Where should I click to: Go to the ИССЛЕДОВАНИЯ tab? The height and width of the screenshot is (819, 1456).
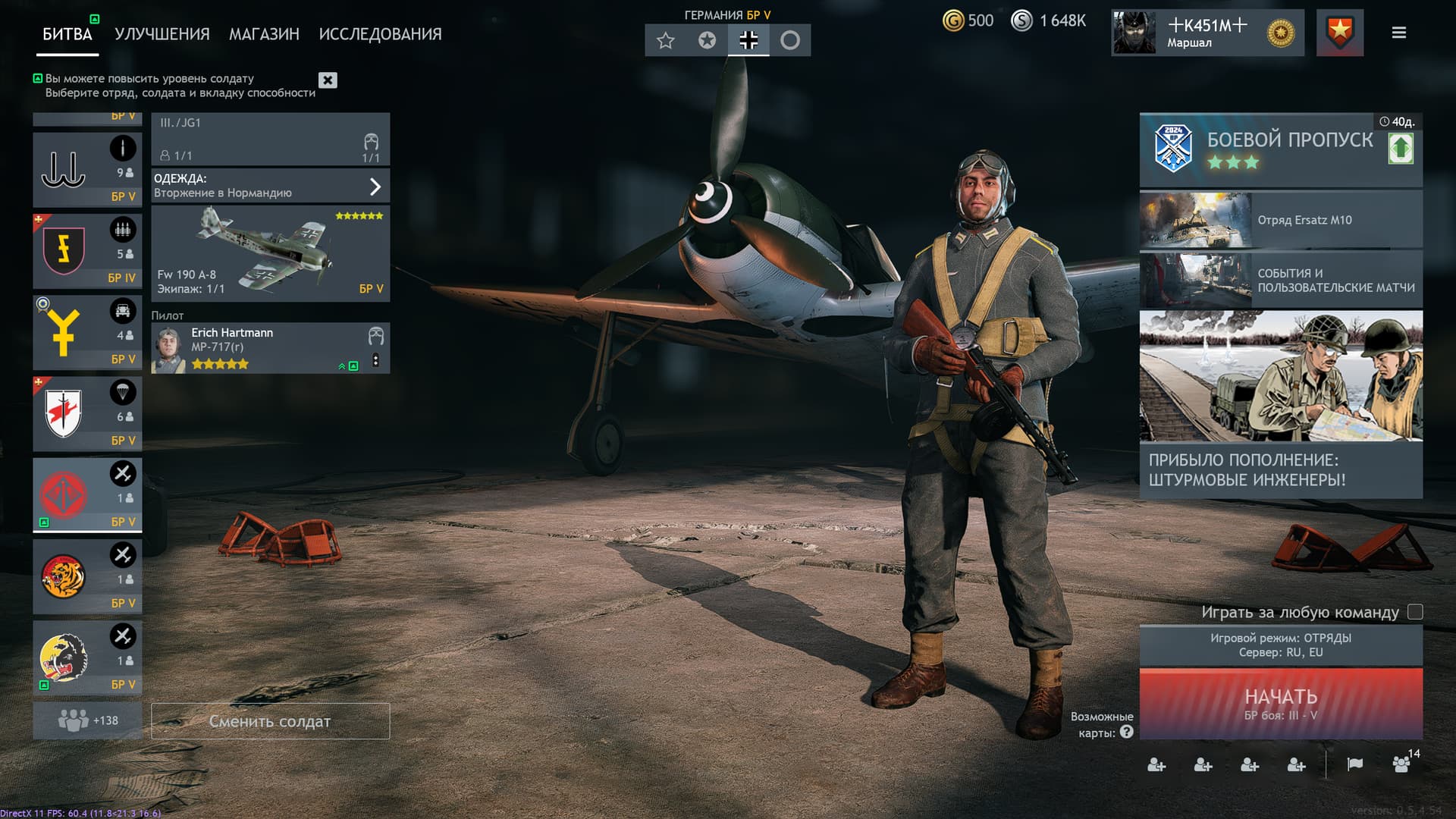(380, 34)
